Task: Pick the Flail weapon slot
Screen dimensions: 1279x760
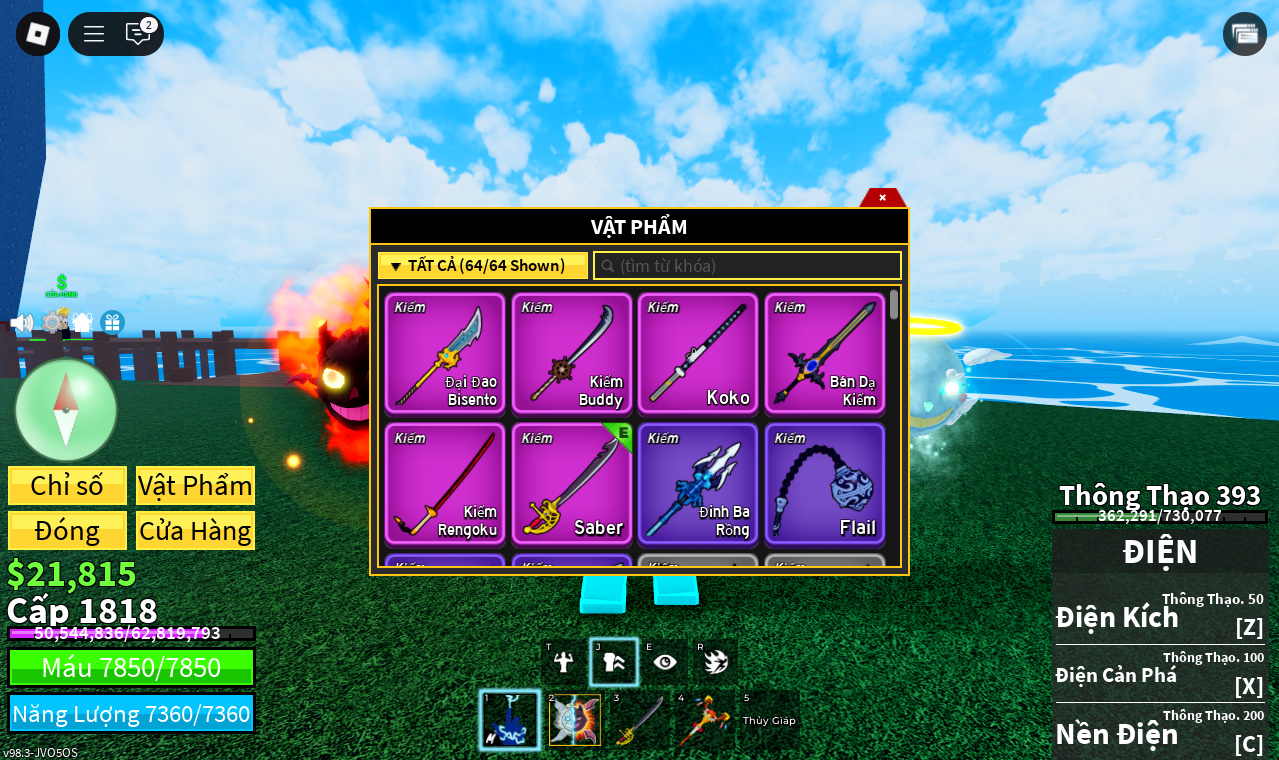Action: [x=825, y=484]
